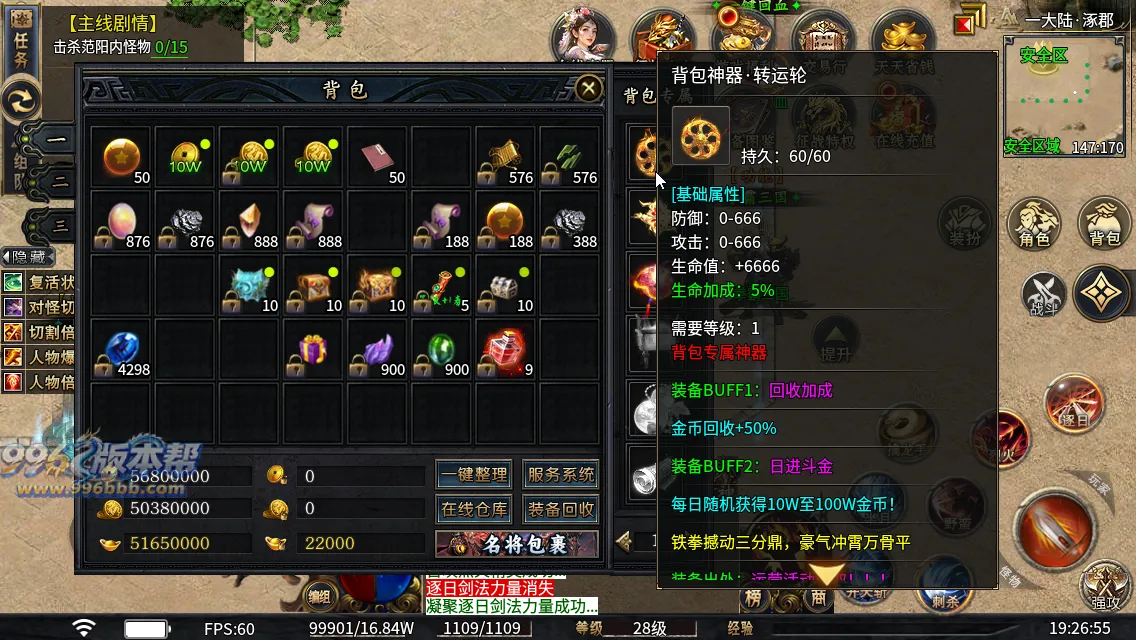The width and height of the screenshot is (1136, 640).
Task: Open the 任务 quest tab on the left
Action: (21, 45)
